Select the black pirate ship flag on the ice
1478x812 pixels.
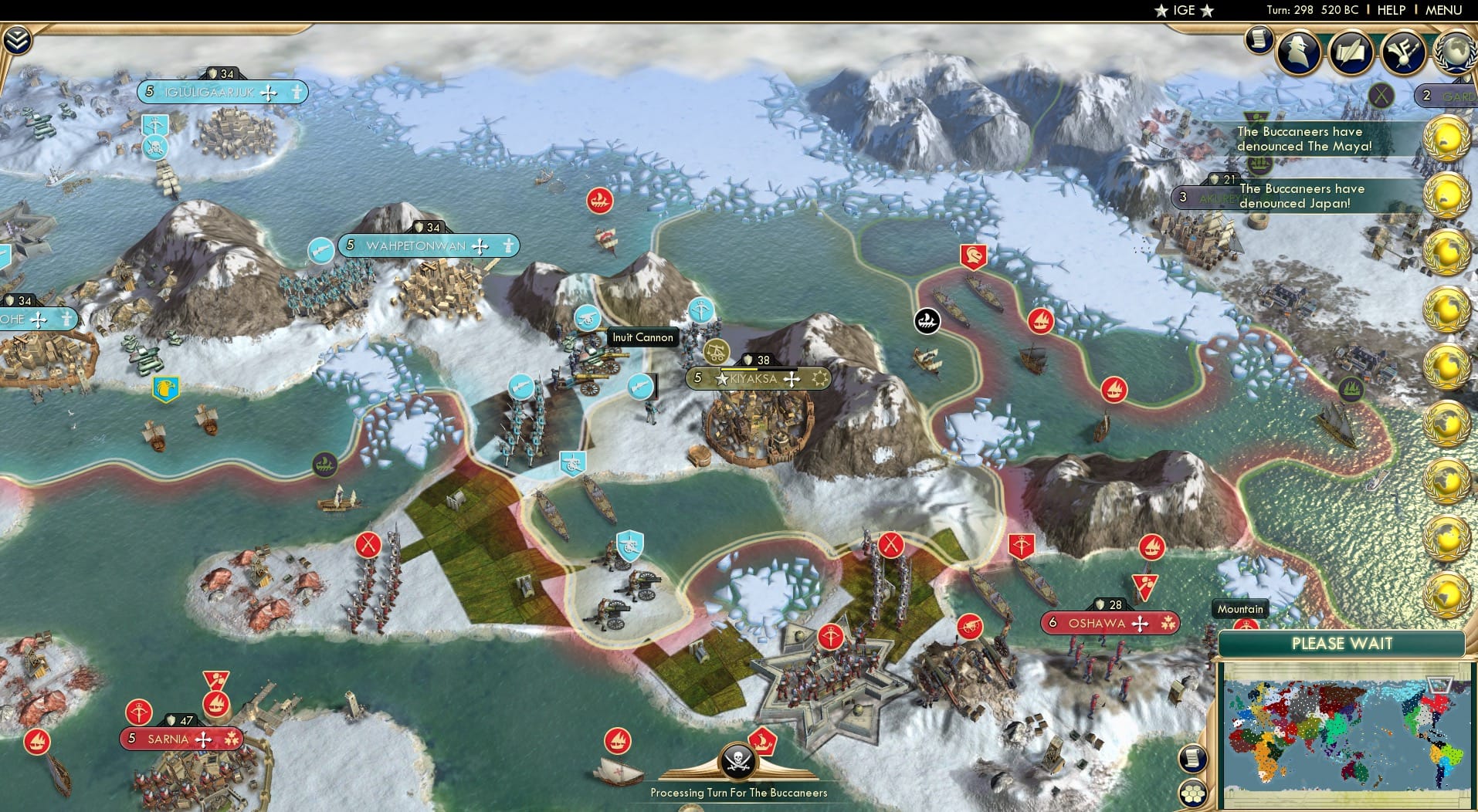[x=926, y=321]
